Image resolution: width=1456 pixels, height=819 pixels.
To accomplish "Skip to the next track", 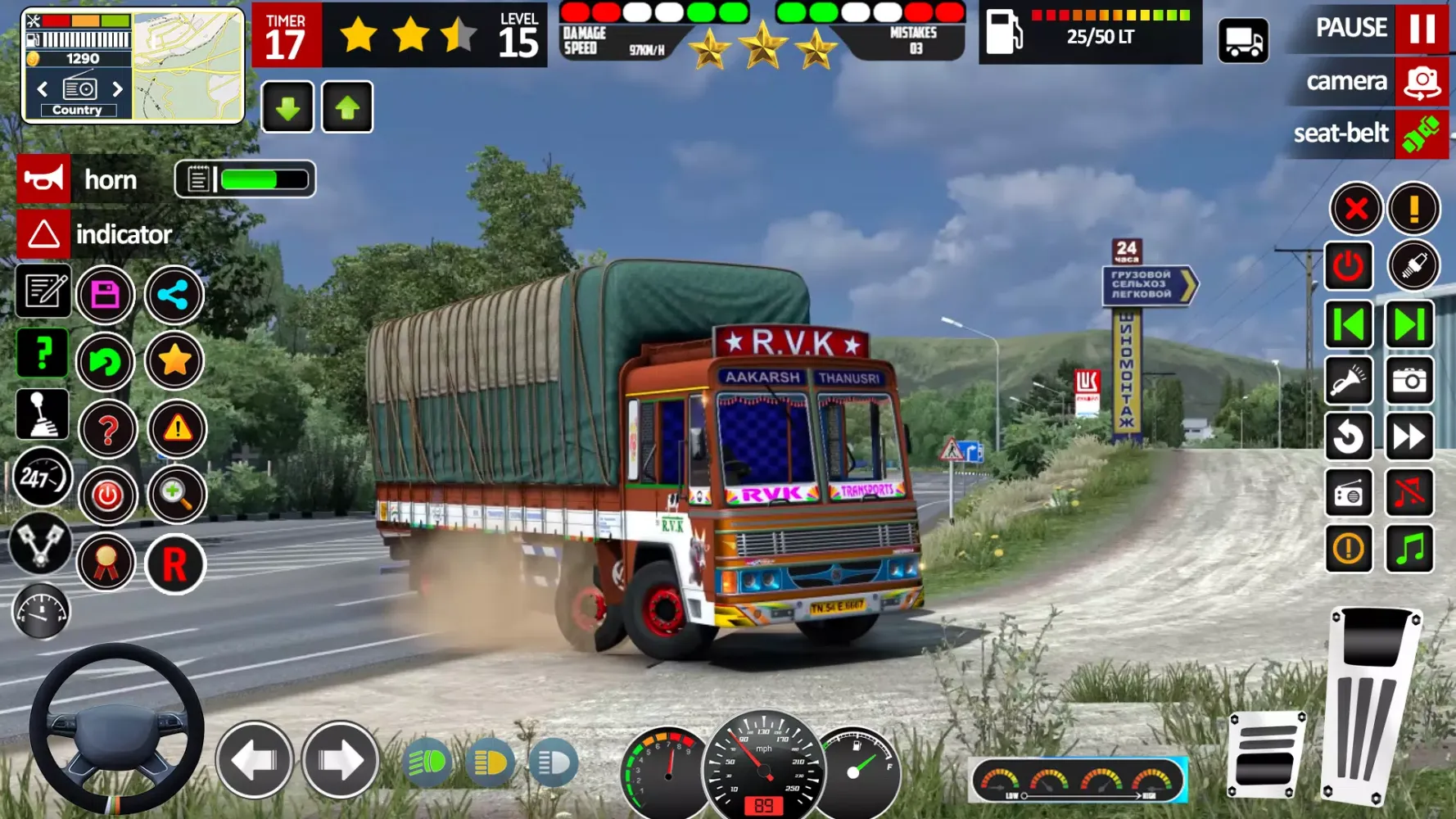I will [1409, 325].
